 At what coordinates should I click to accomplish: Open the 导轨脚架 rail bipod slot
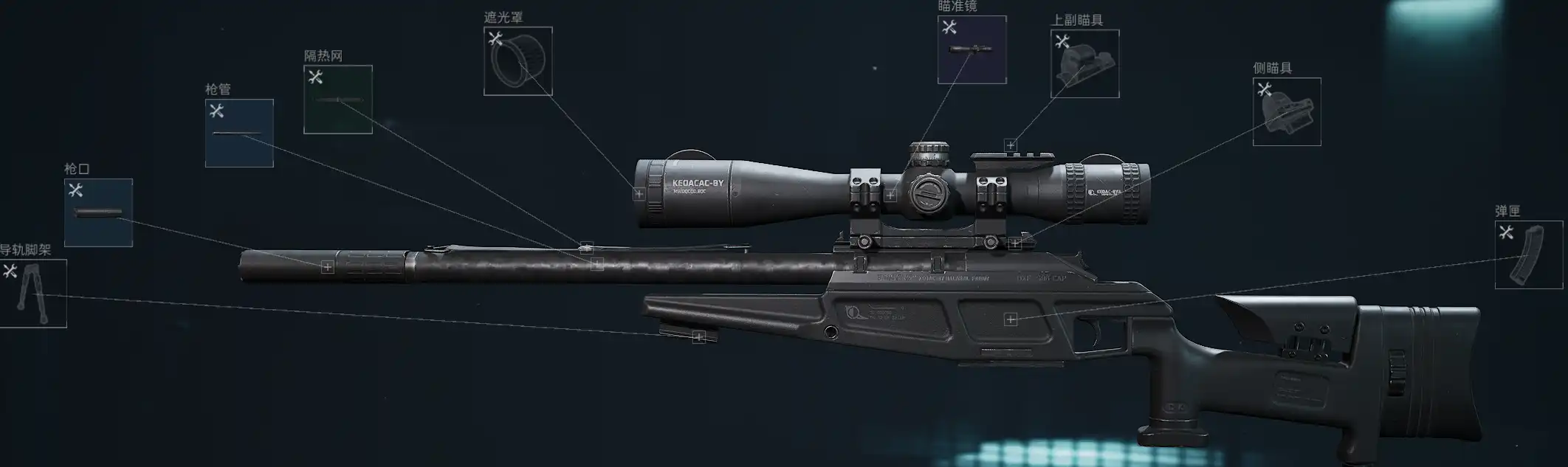[x=33, y=293]
